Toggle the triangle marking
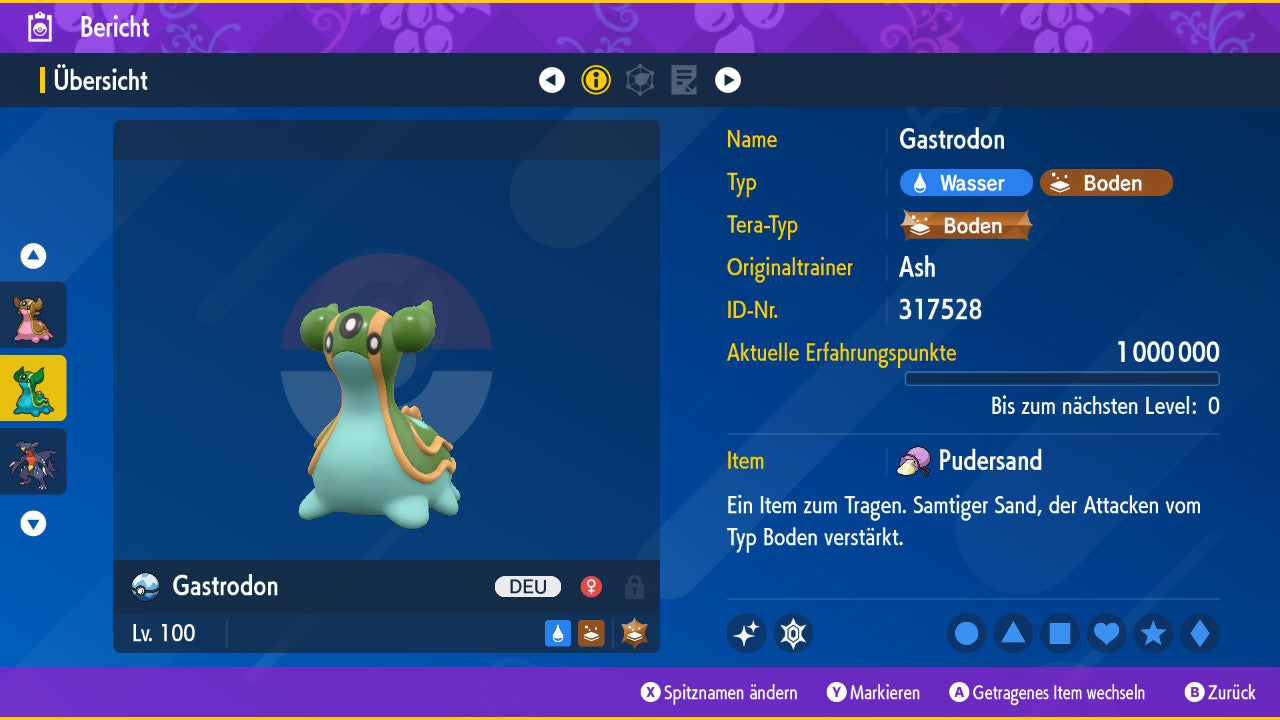Screen dimensions: 1280x720 pos(1013,633)
